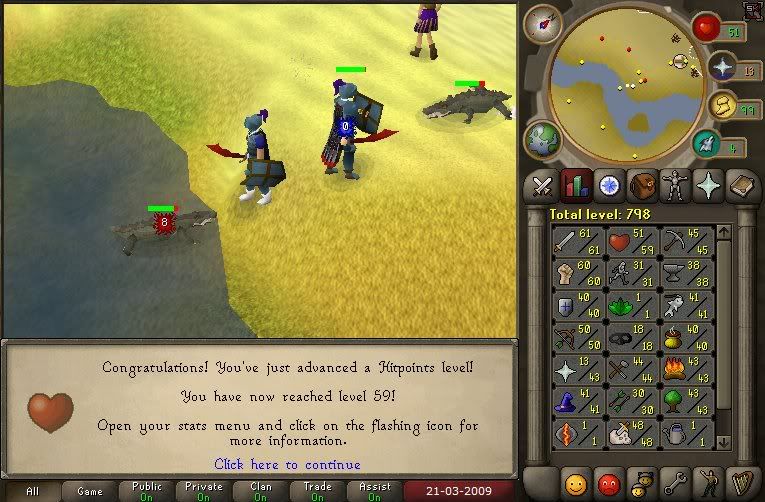Open the Options wrench tab

coord(676,483)
